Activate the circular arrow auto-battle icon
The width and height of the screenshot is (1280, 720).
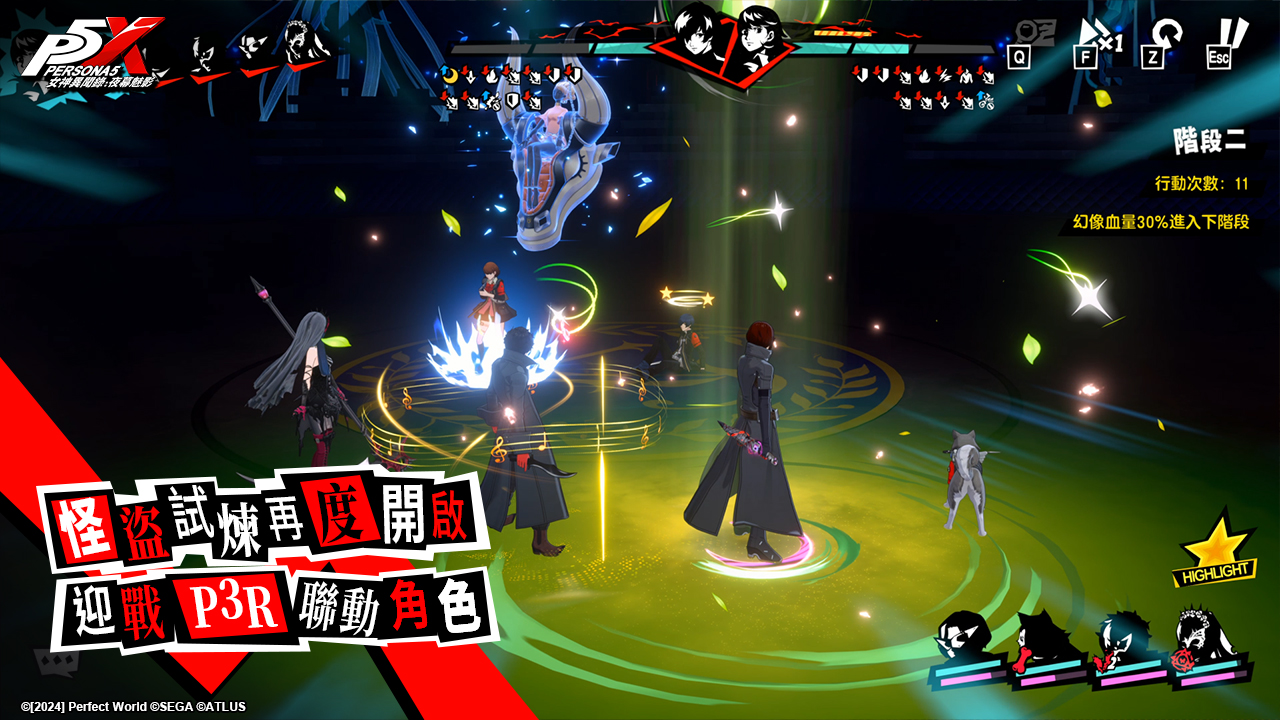1162,41
